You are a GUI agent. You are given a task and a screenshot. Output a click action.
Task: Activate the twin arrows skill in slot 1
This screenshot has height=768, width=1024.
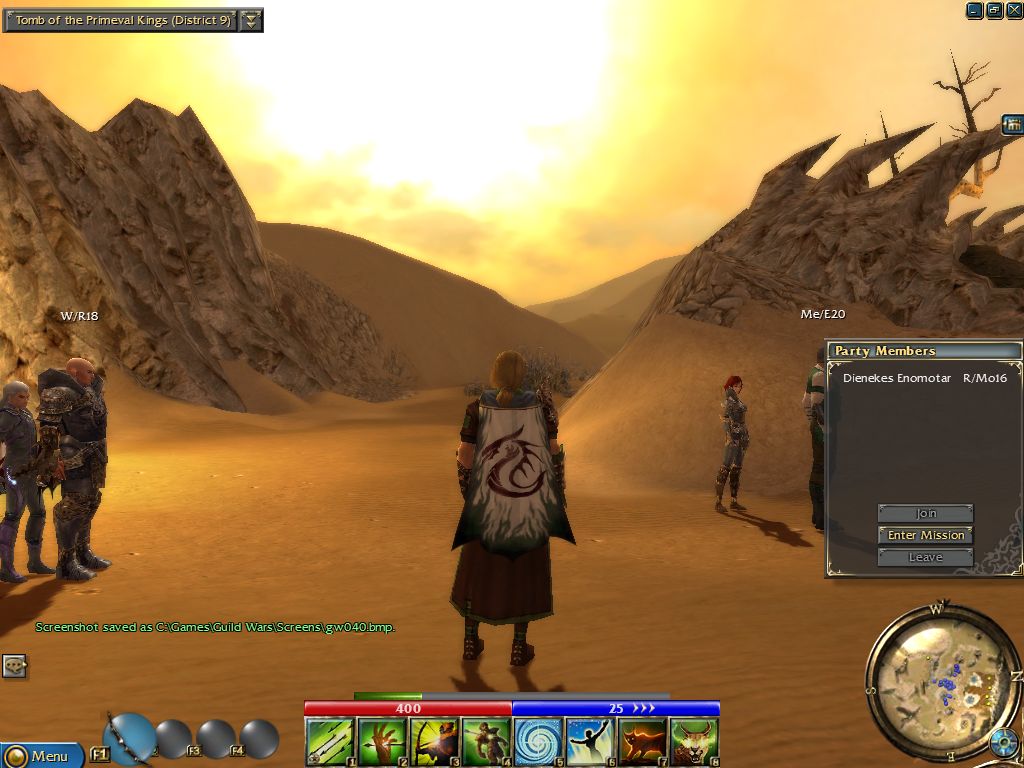coord(329,742)
